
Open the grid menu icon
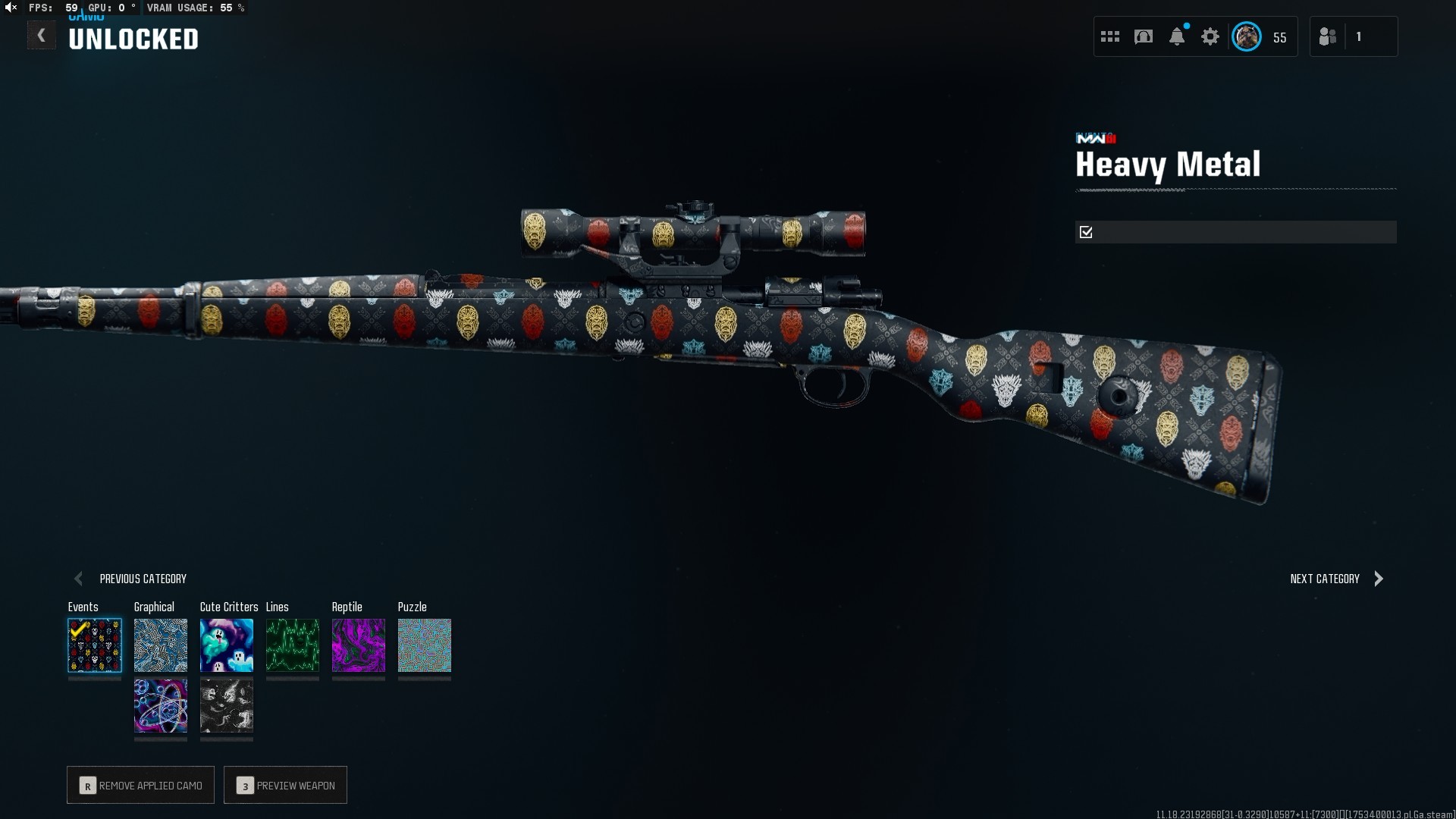click(x=1110, y=36)
